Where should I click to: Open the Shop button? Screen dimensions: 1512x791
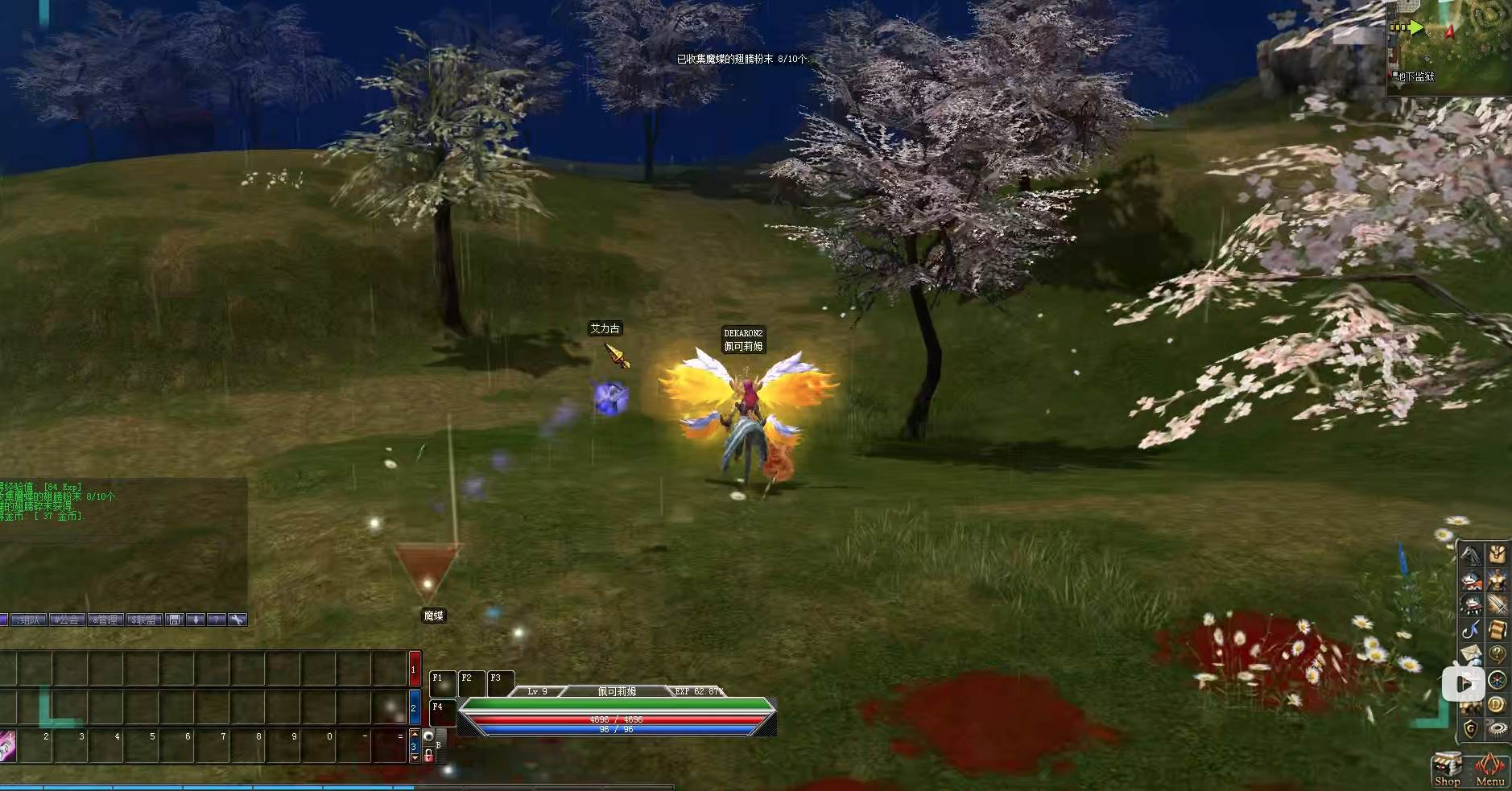[1446, 770]
